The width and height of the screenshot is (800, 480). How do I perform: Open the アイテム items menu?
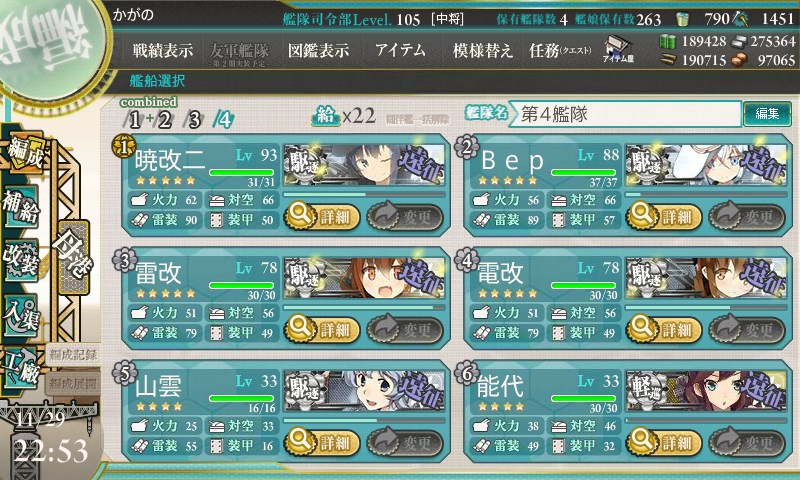400,50
